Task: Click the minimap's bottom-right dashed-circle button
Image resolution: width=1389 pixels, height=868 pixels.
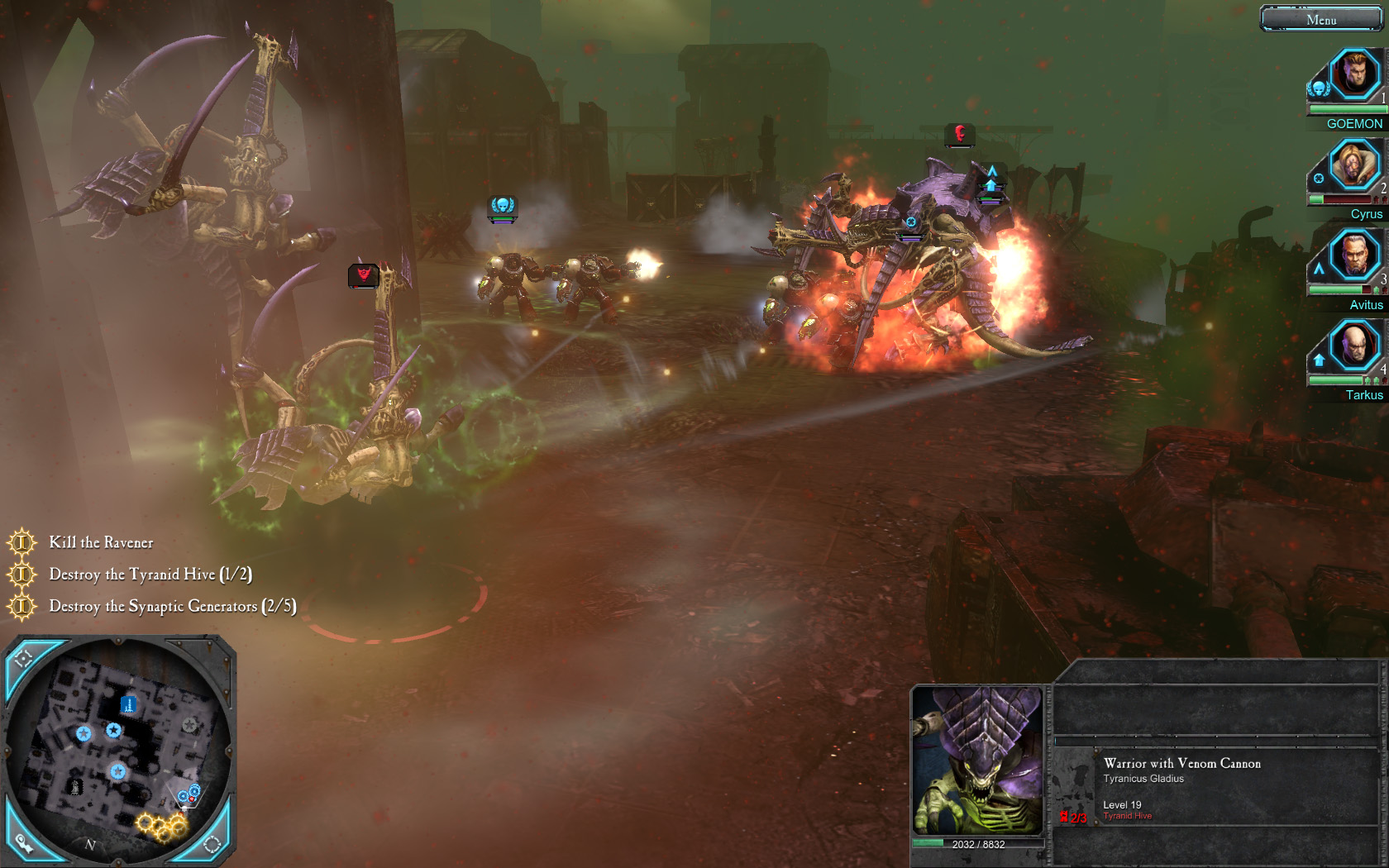Action: point(212,843)
